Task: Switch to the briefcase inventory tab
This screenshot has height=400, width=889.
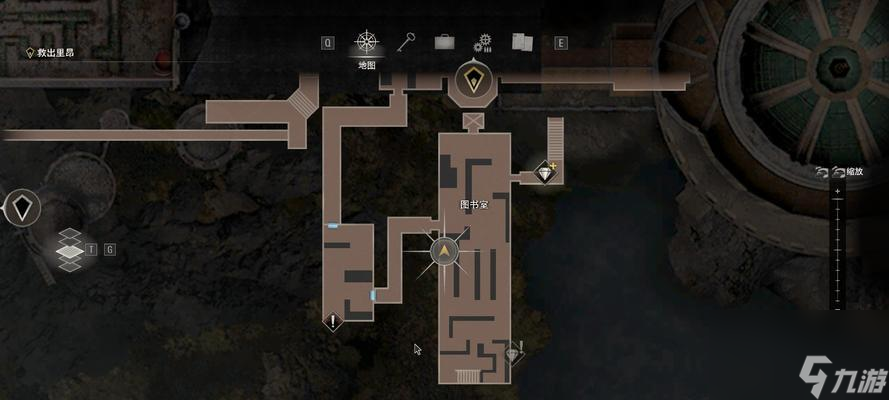Action: (444, 43)
